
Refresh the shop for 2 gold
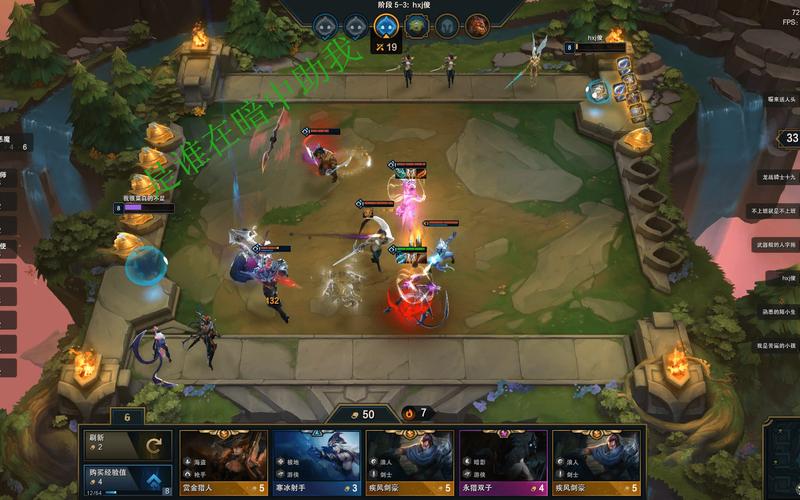125,445
